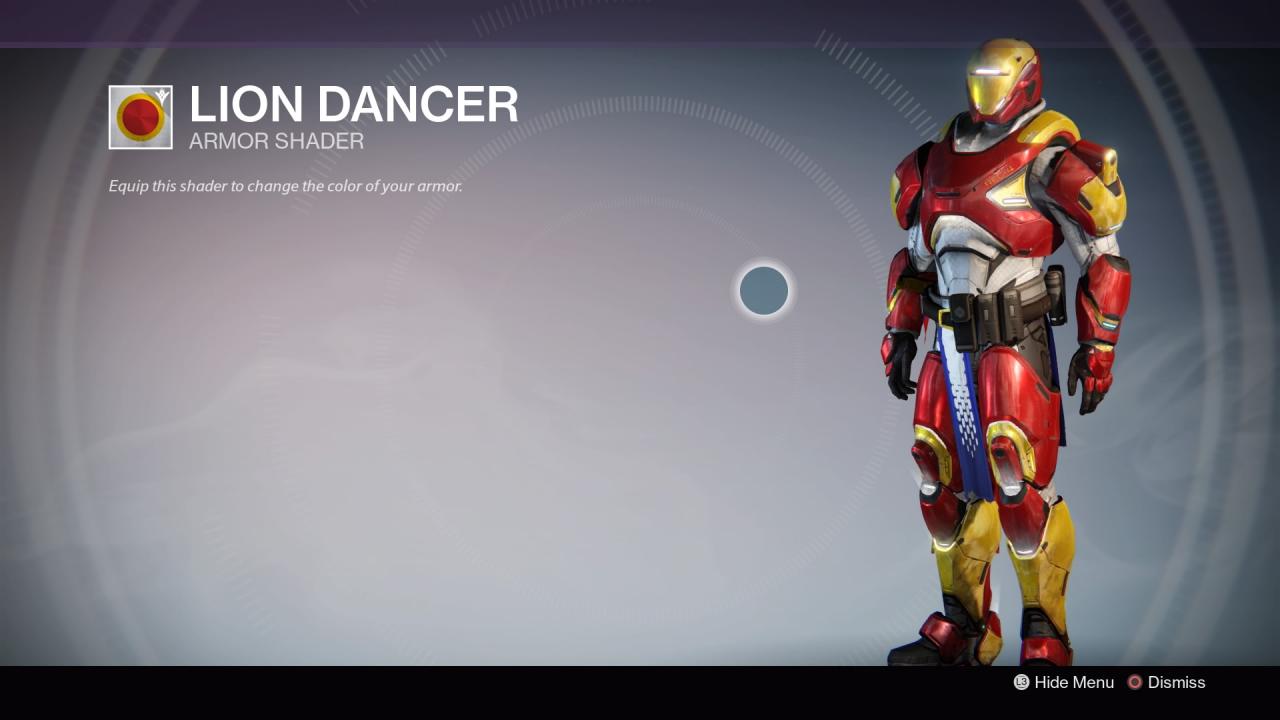This screenshot has height=720, width=1280.
Task: Toggle the blue Titan mark on the waist
Action: (x=965, y=420)
